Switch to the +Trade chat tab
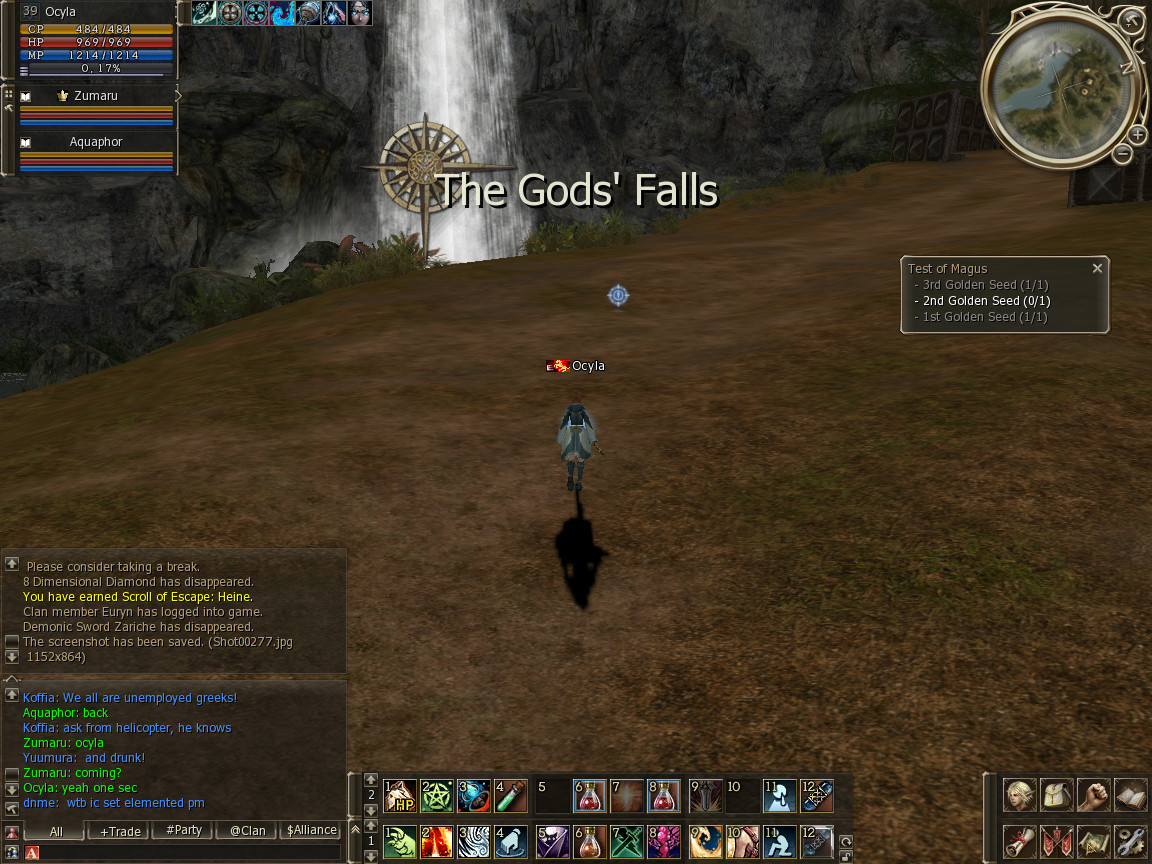This screenshot has height=864, width=1152. pyautogui.click(x=119, y=831)
